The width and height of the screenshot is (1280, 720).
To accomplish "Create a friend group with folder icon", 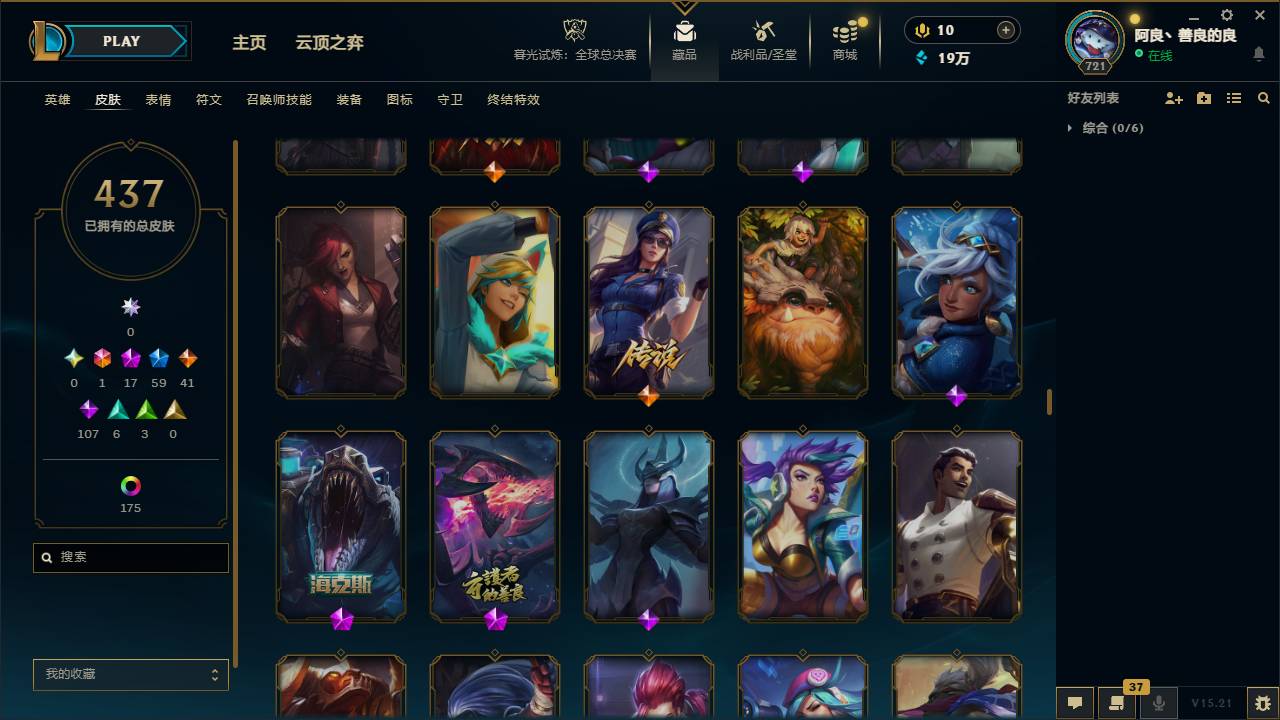I will pyautogui.click(x=1203, y=97).
